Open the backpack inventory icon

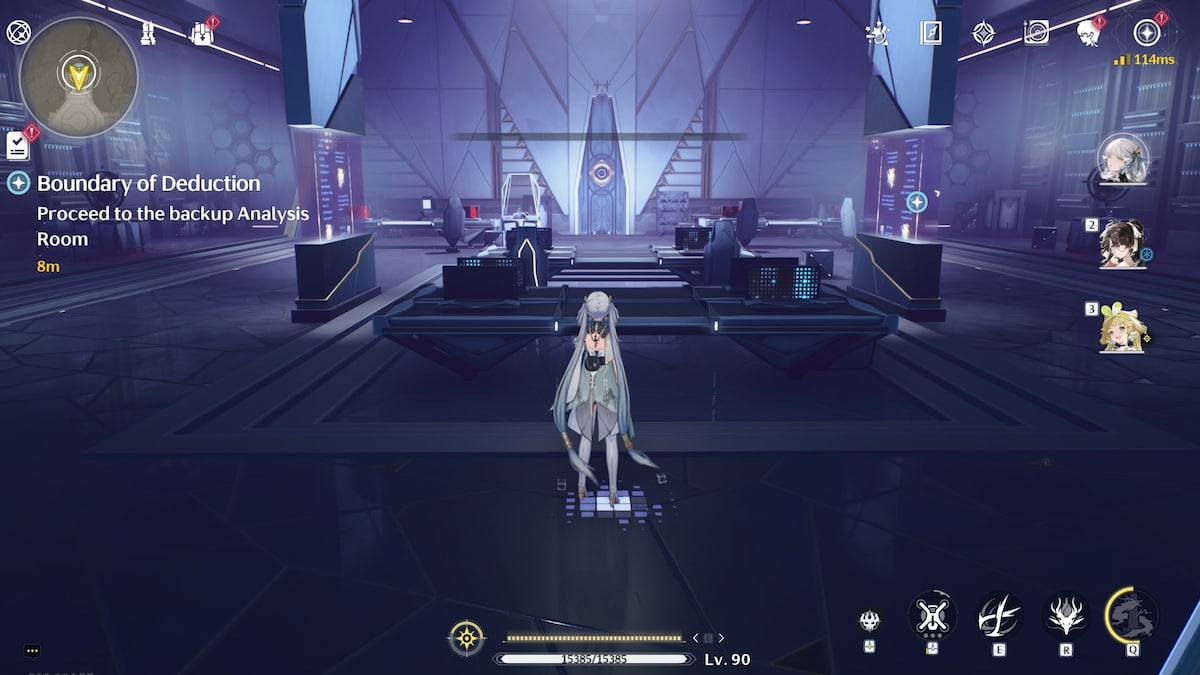202,34
